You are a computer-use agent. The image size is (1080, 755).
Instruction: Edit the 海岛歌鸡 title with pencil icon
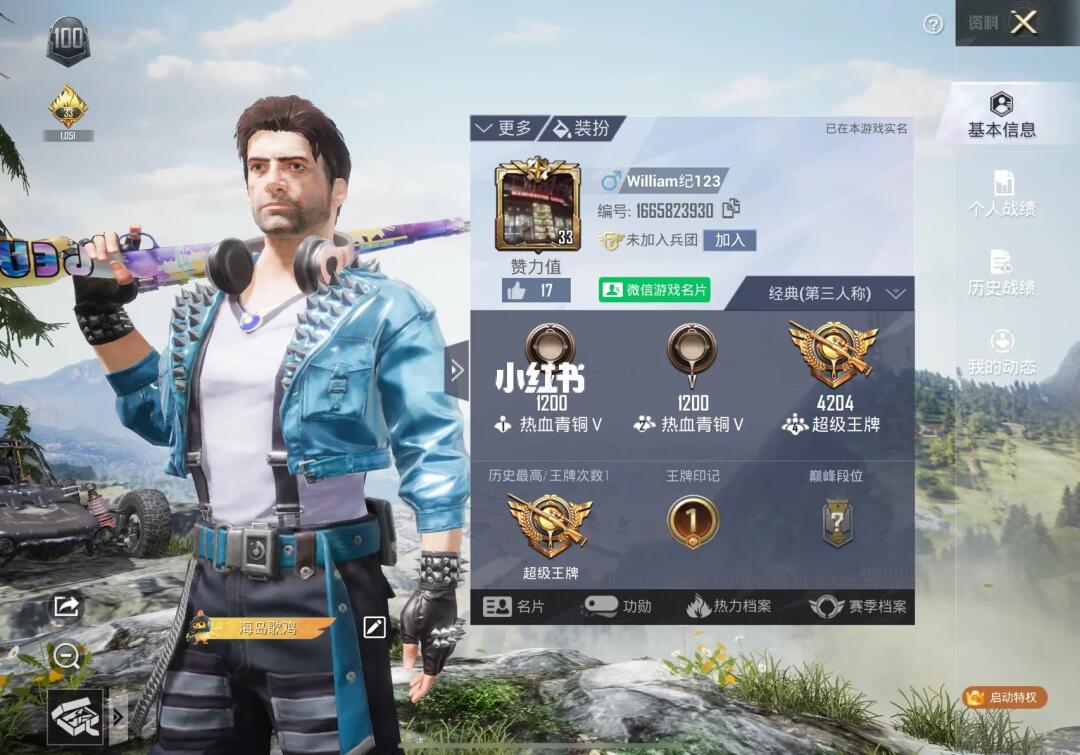click(374, 627)
